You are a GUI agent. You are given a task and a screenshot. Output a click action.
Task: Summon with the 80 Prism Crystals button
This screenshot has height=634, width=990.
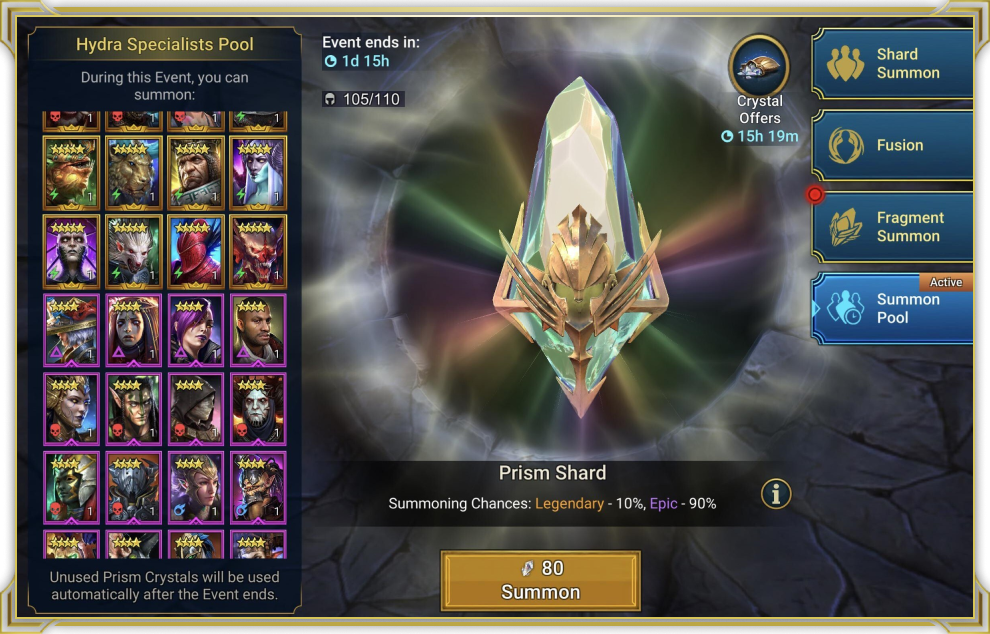click(x=540, y=580)
